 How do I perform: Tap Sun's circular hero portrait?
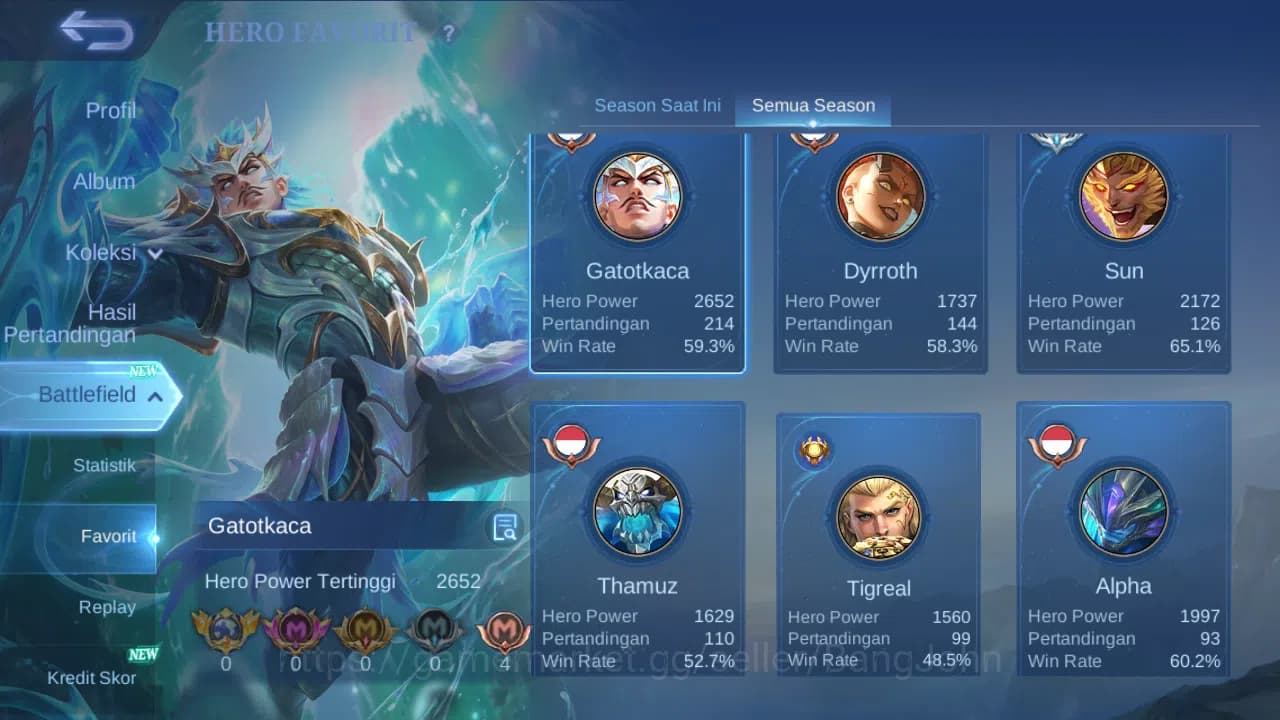[1122, 196]
